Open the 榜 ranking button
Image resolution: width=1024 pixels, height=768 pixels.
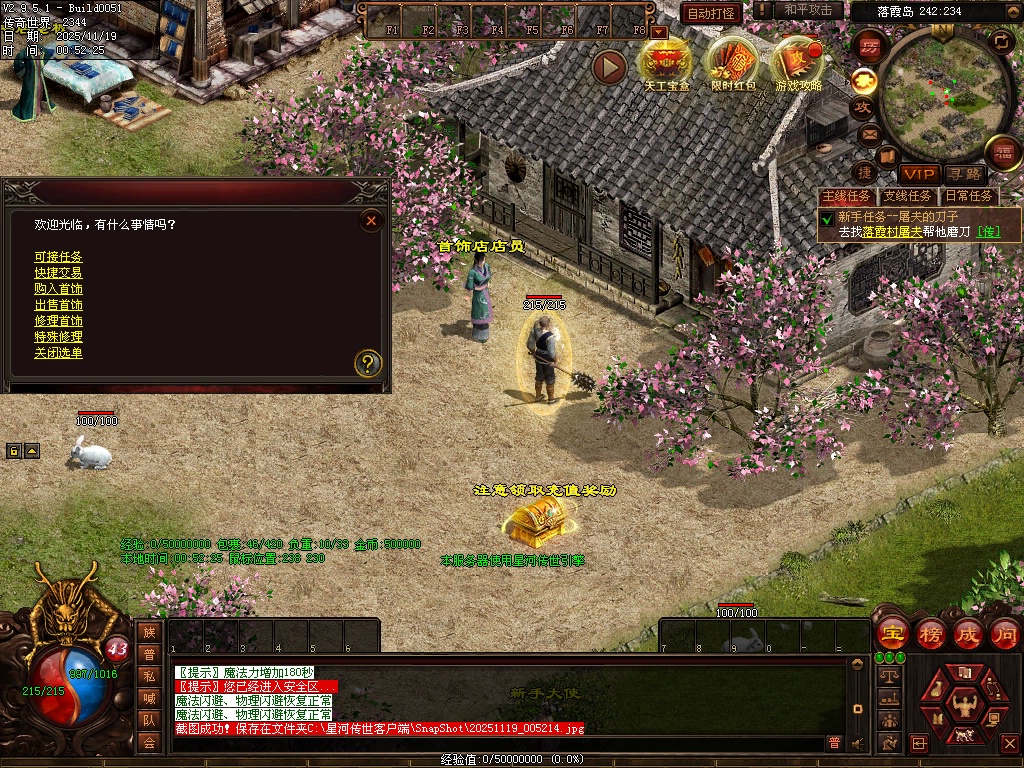[x=930, y=634]
